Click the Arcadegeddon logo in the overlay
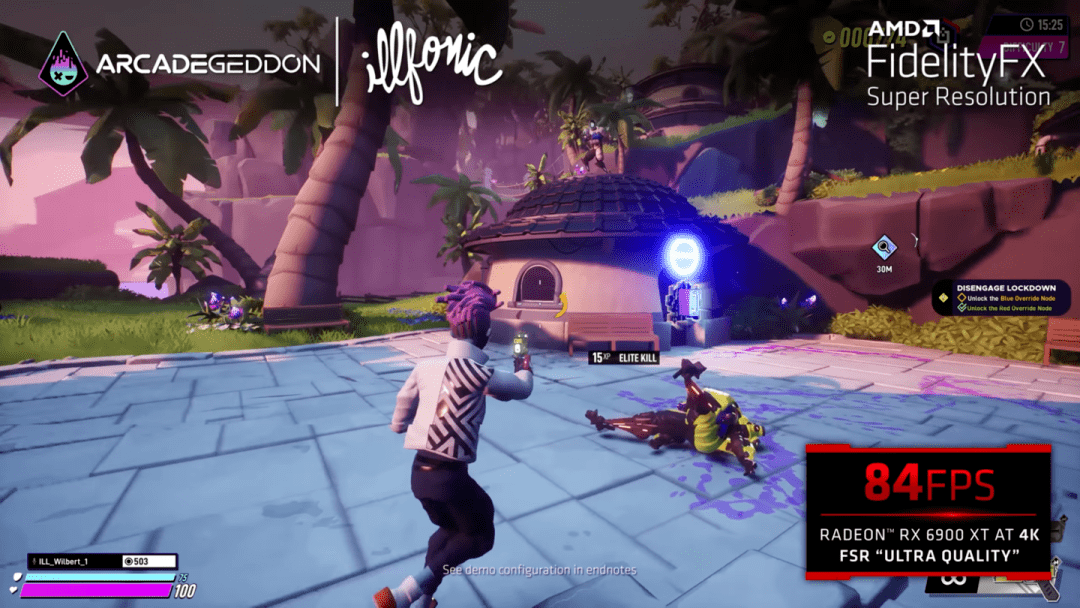1080x608 pixels. click(180, 65)
